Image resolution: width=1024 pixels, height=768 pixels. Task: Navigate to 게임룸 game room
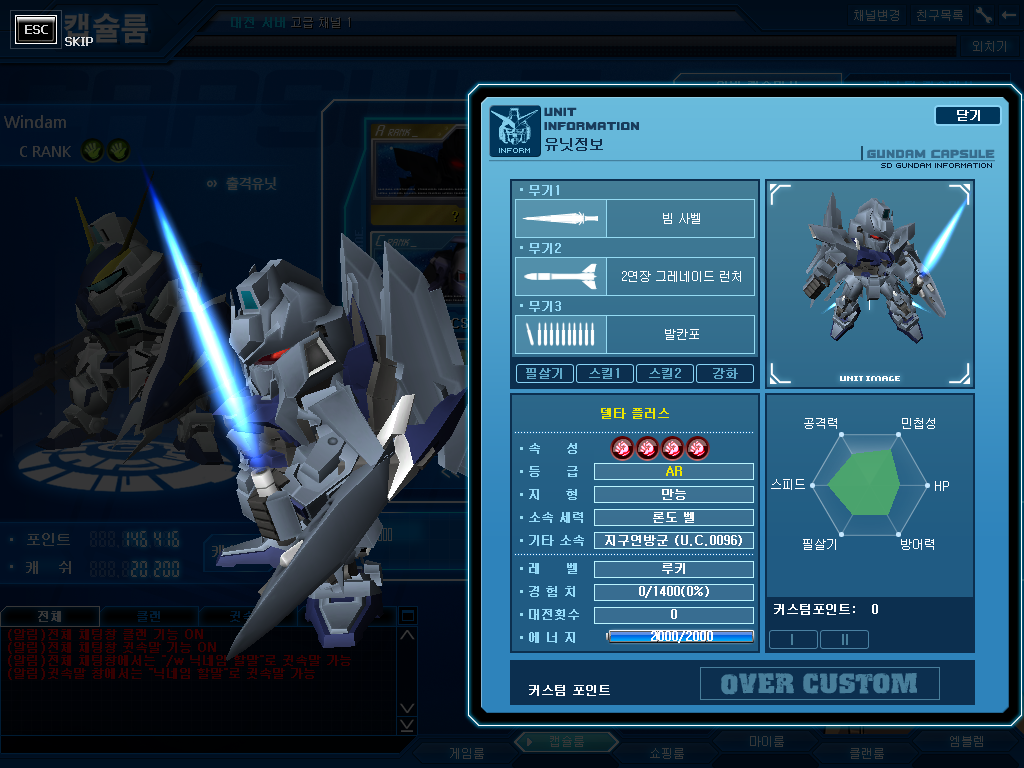tap(466, 753)
